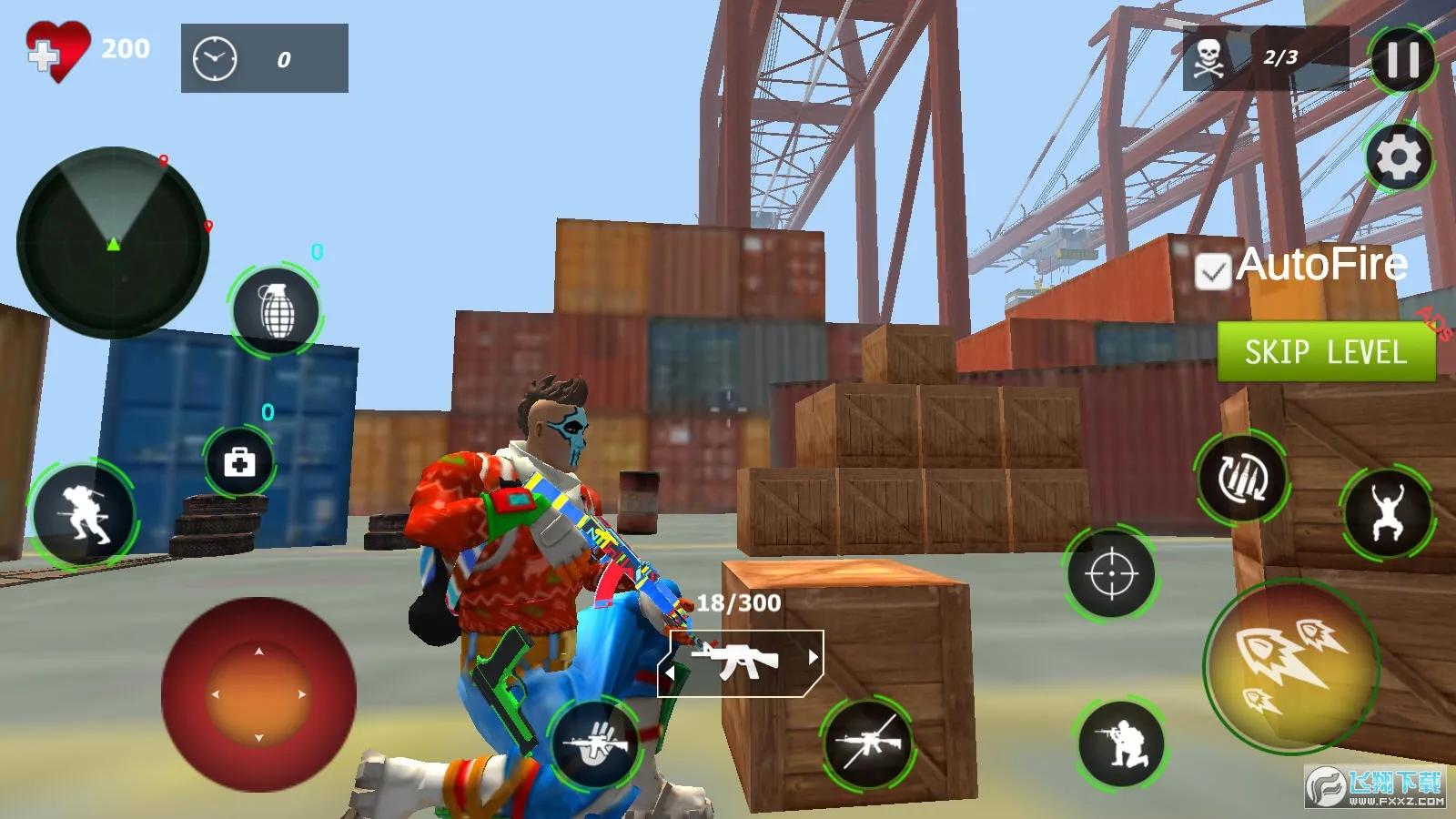
Task: Tap the orange movement joystick center
Action: coord(258,694)
